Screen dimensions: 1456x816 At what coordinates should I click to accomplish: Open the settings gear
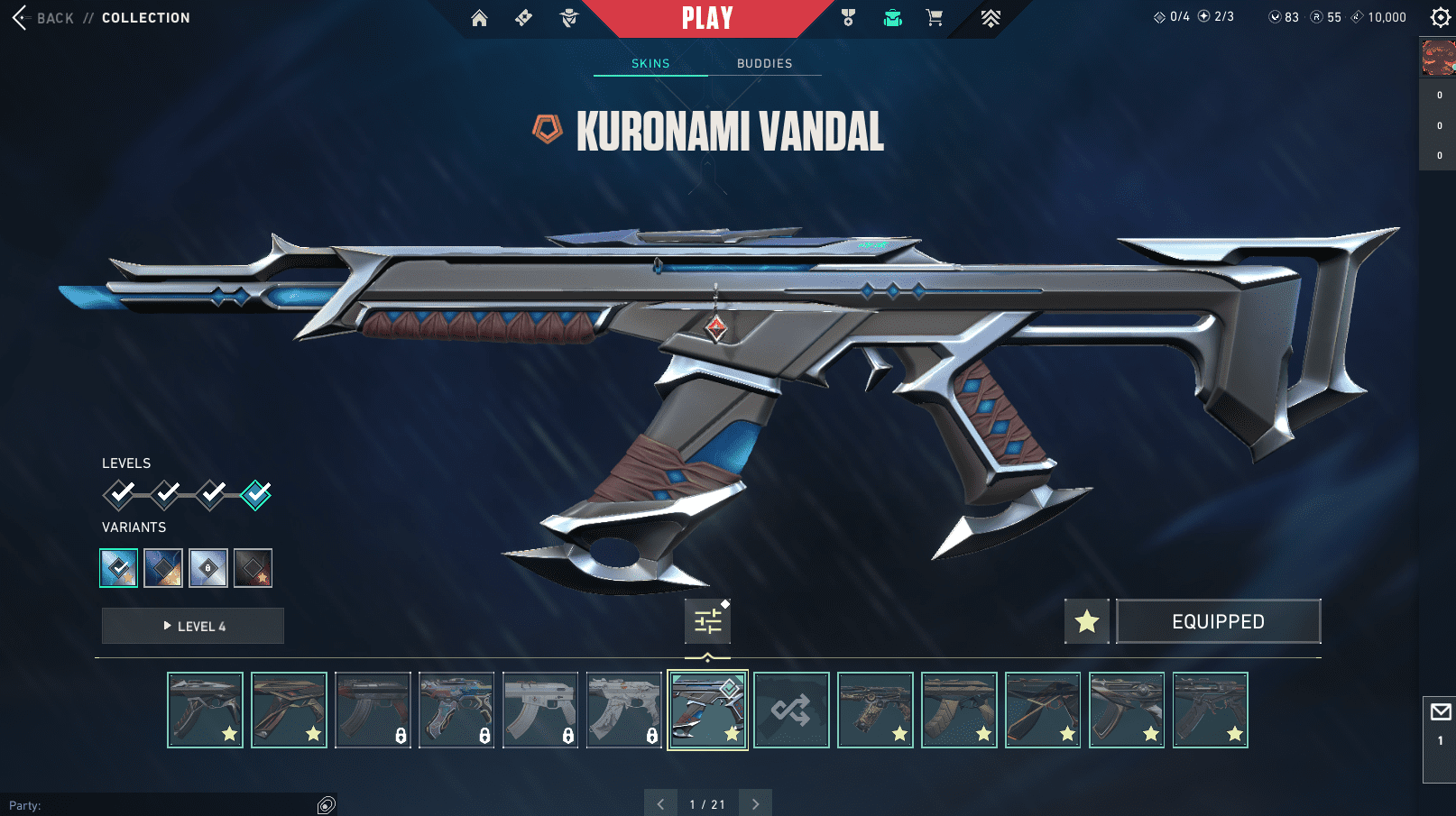(x=1440, y=17)
